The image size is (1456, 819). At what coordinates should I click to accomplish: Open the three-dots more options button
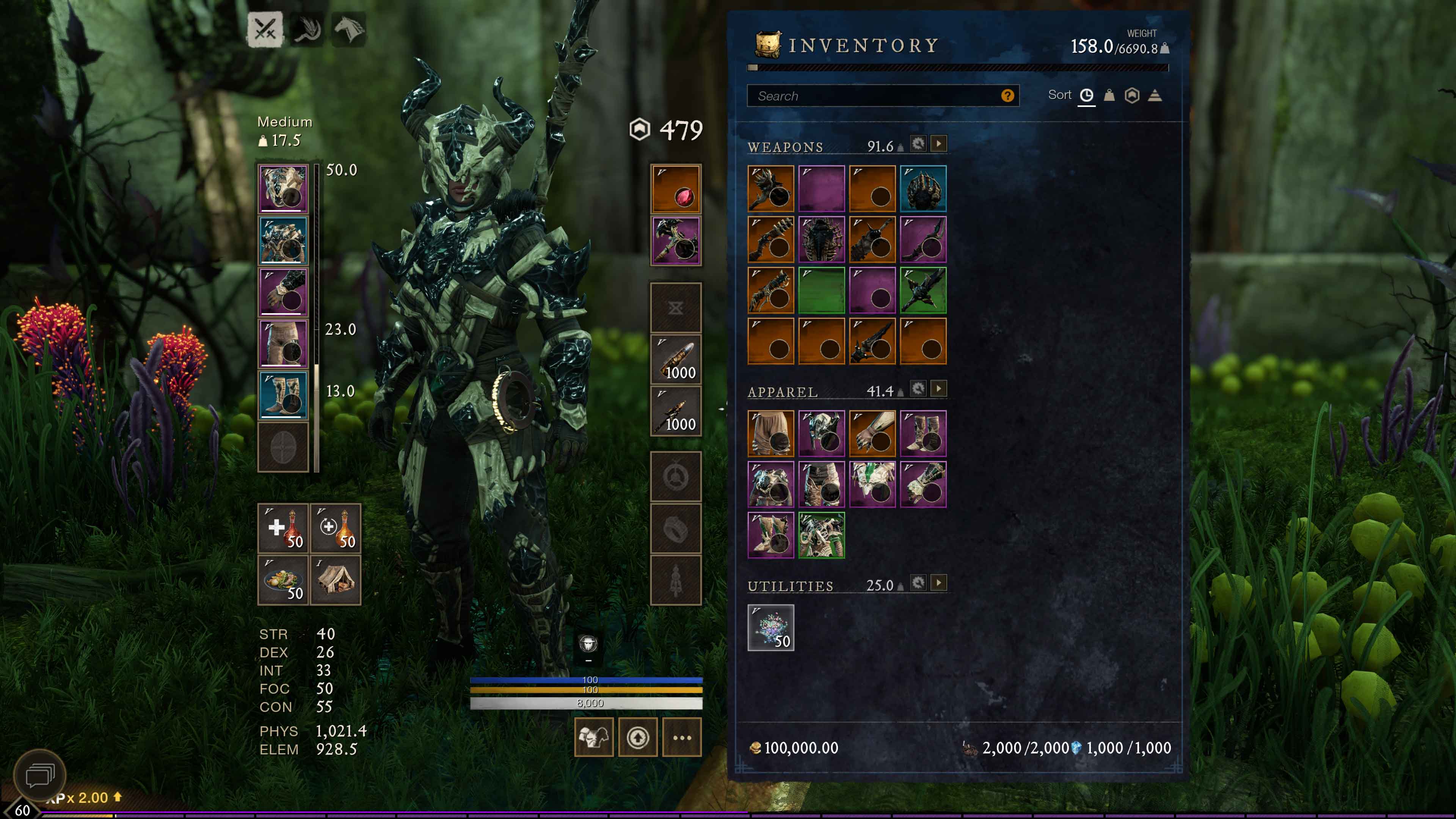(x=682, y=737)
